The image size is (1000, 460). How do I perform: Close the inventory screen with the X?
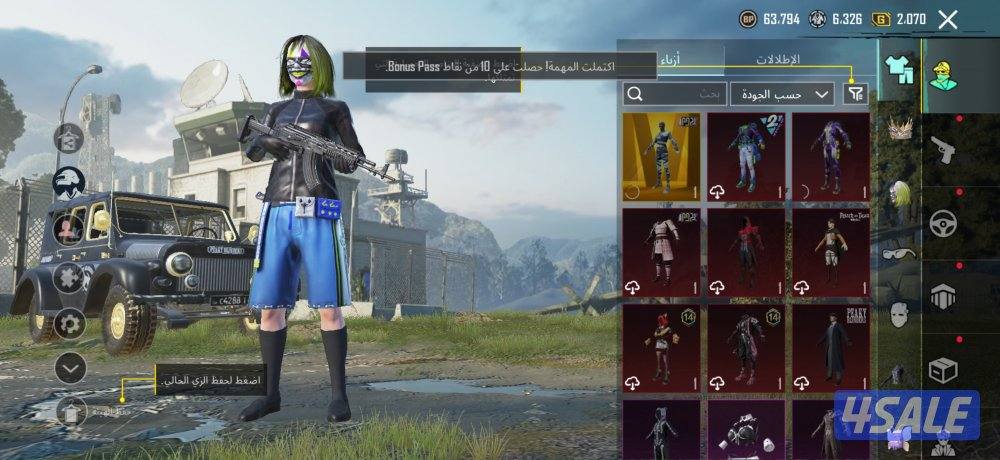(x=948, y=19)
